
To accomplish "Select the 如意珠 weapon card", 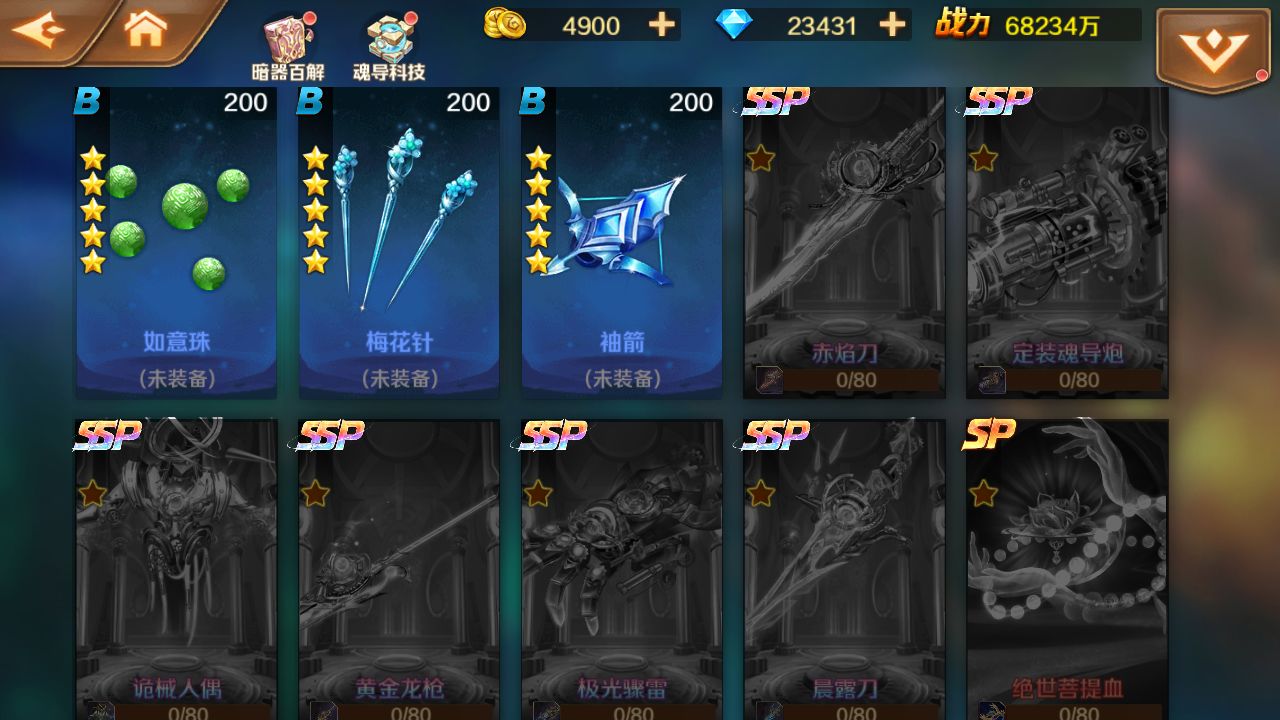I will pos(175,240).
